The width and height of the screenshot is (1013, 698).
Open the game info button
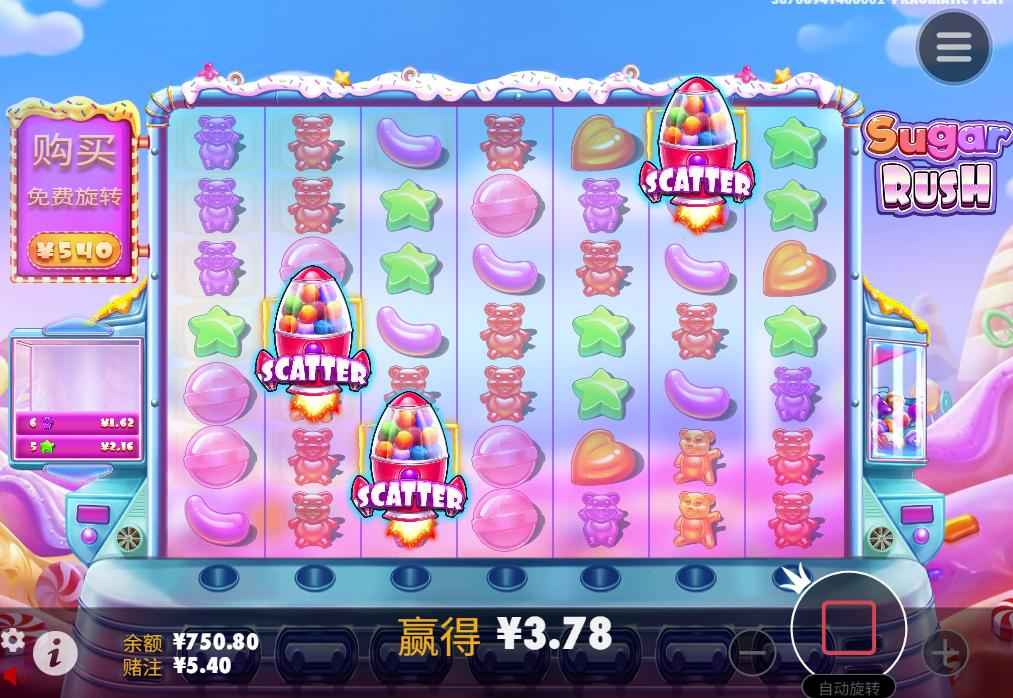click(55, 653)
